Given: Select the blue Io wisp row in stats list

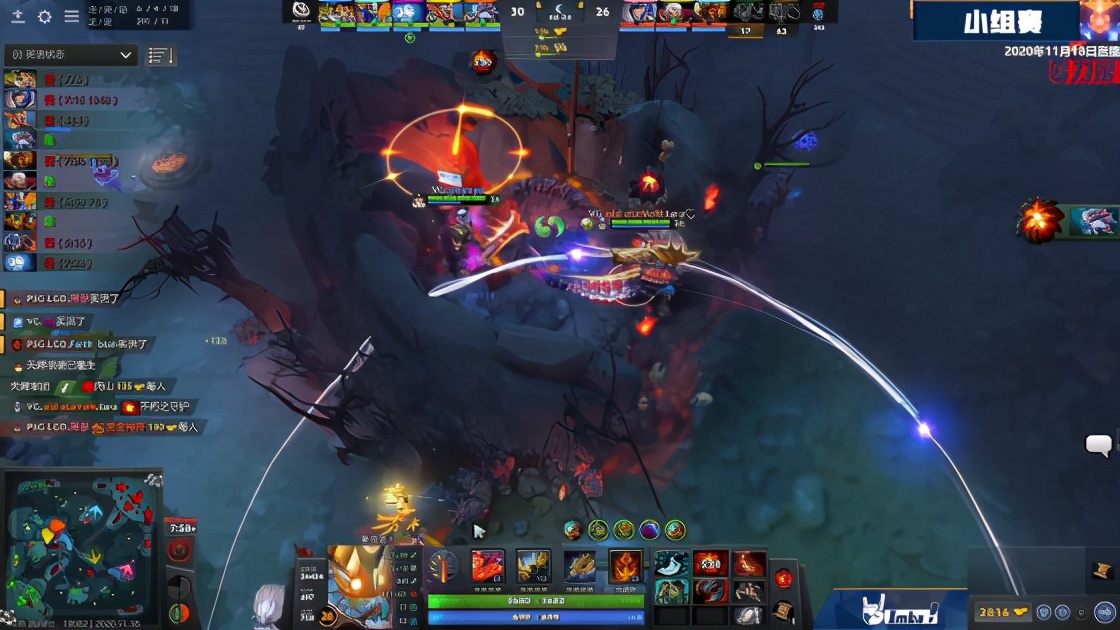Looking at the screenshot, I should pyautogui.click(x=20, y=263).
